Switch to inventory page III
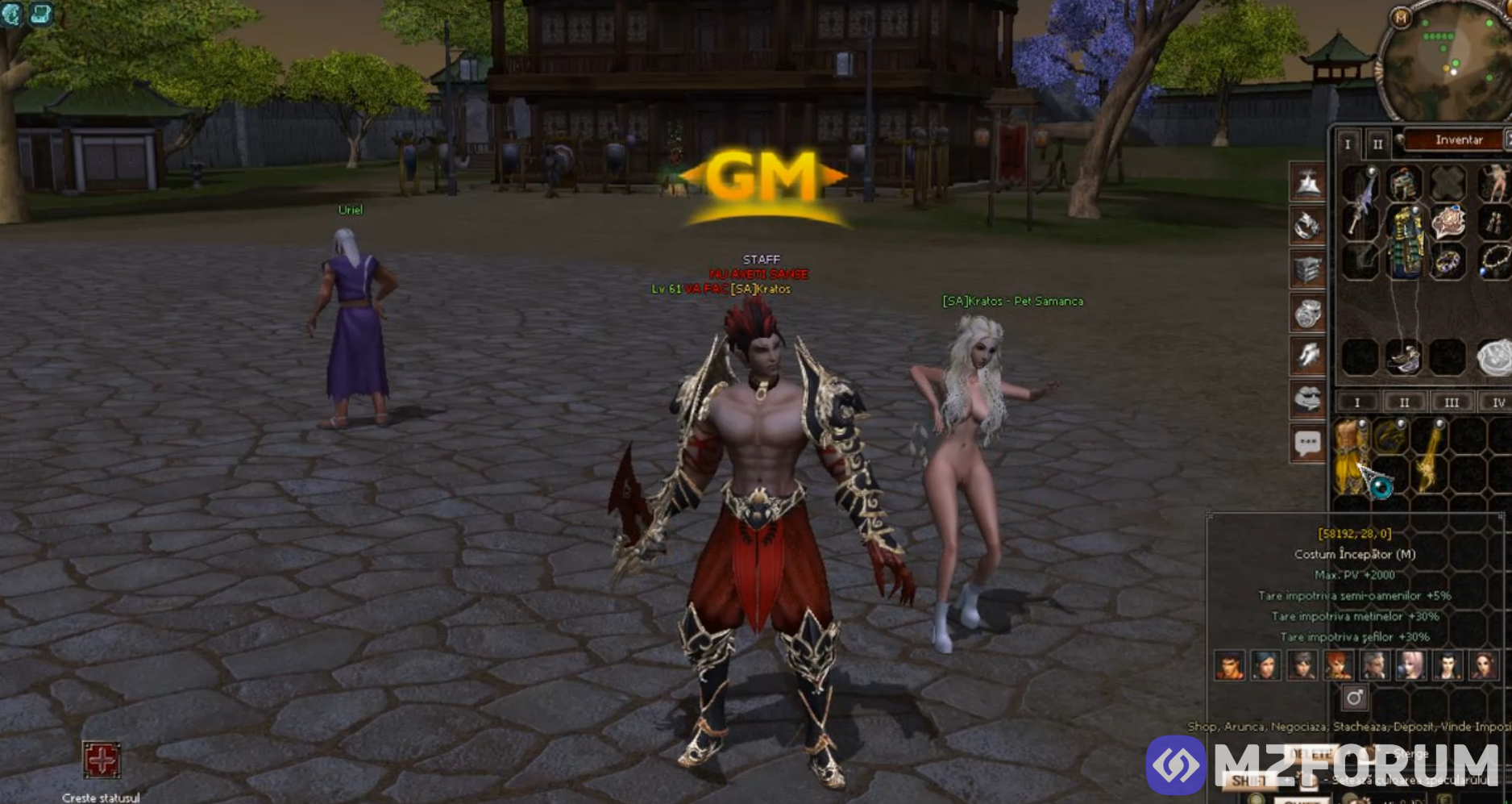This screenshot has height=804, width=1512. tap(1451, 402)
